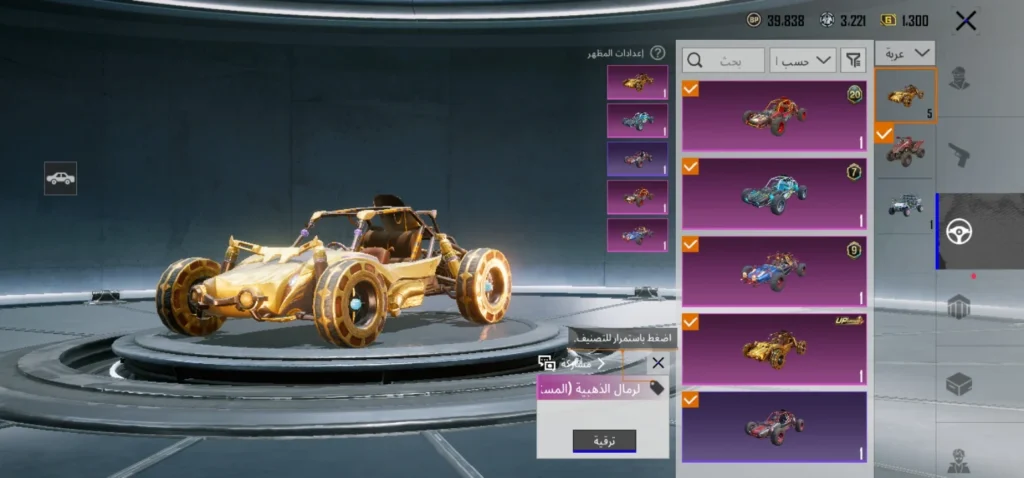Open the appearance settings help icon
Screen dimensions: 1024x478
coord(657,53)
